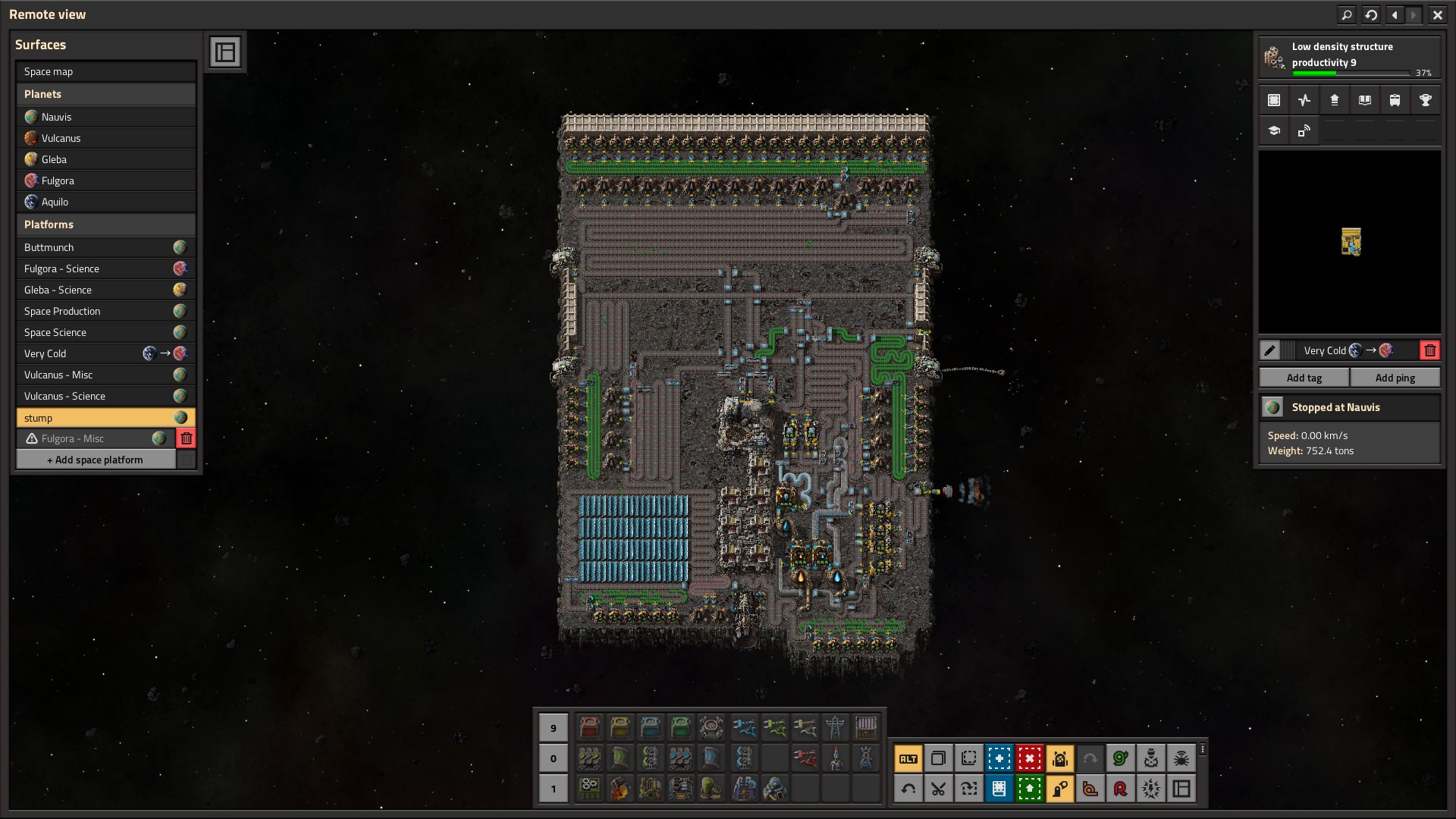Select the cargo wagon hotbar slot

865,727
